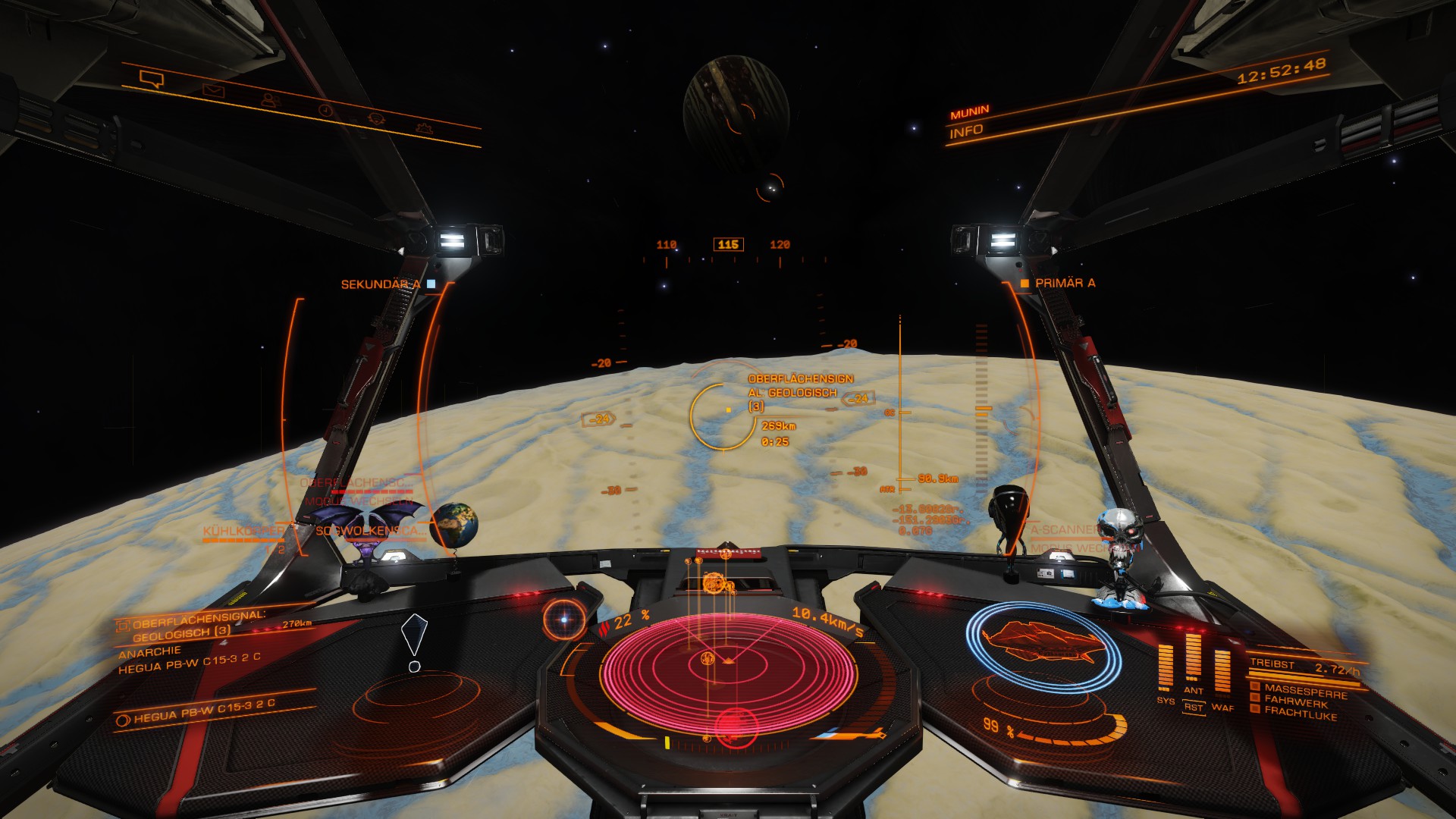Click the Massesperre mass lock indicator
Image resolution: width=1456 pixels, height=819 pixels.
[x=1304, y=691]
